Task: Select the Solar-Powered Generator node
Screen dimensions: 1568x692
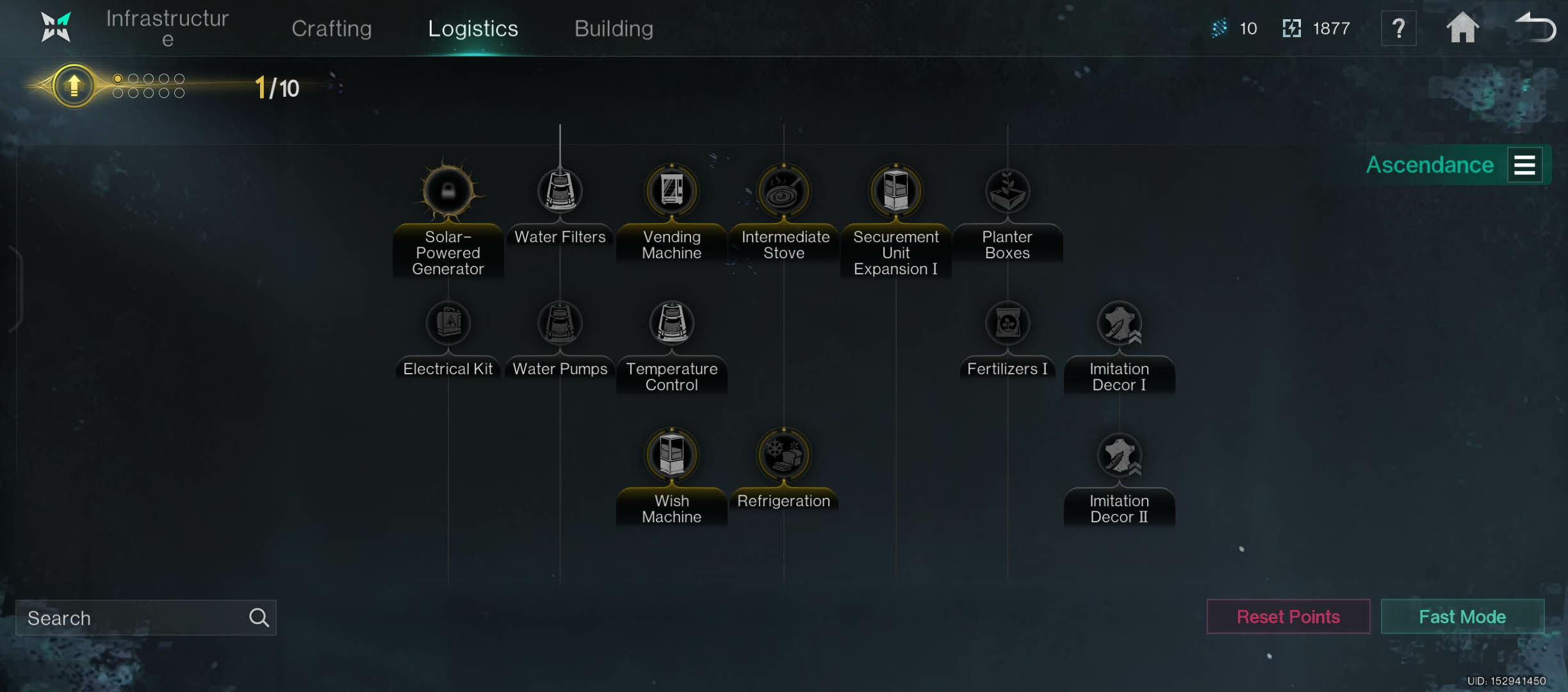Action: click(448, 191)
